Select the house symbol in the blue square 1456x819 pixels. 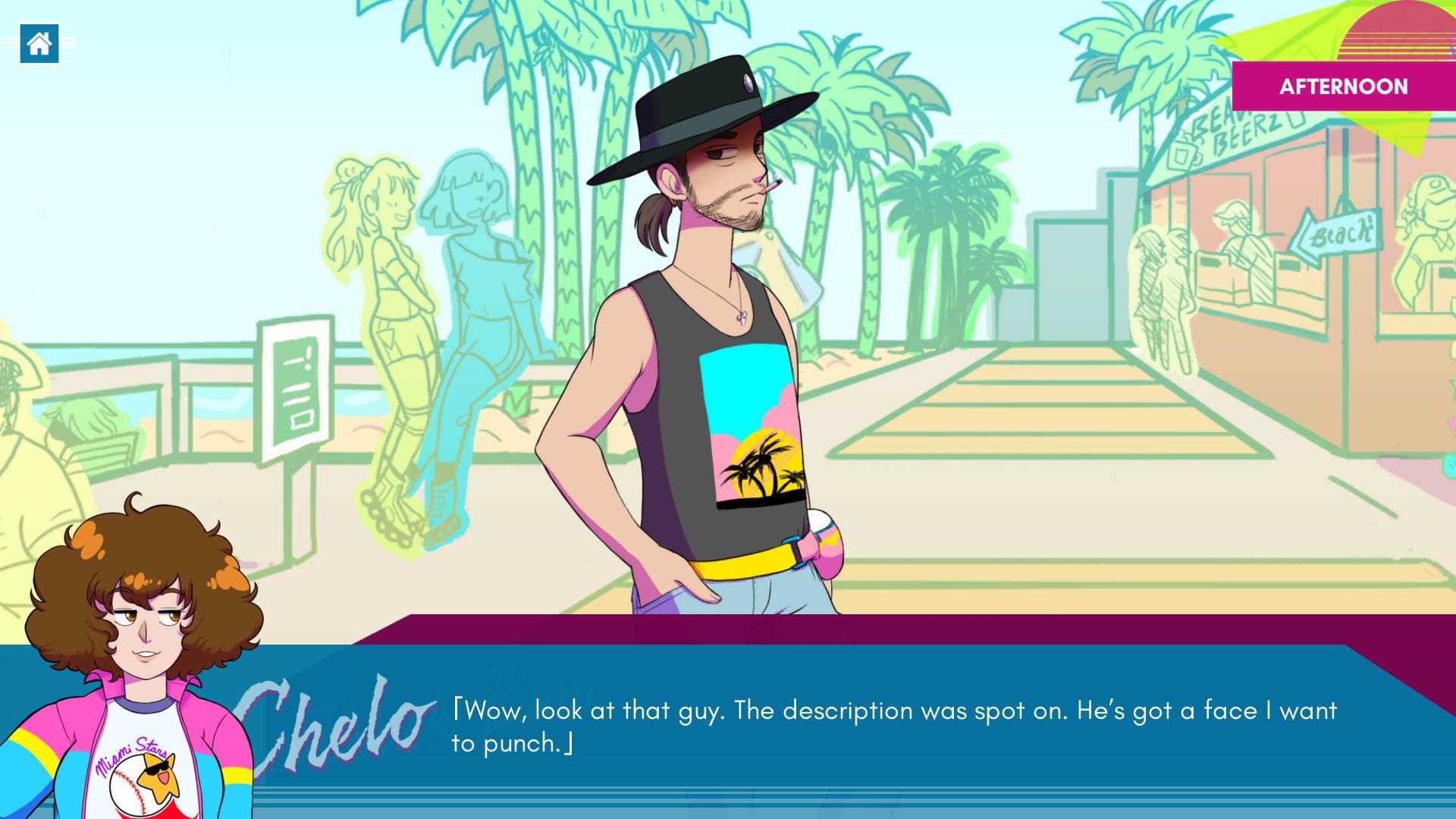pyautogui.click(x=39, y=43)
